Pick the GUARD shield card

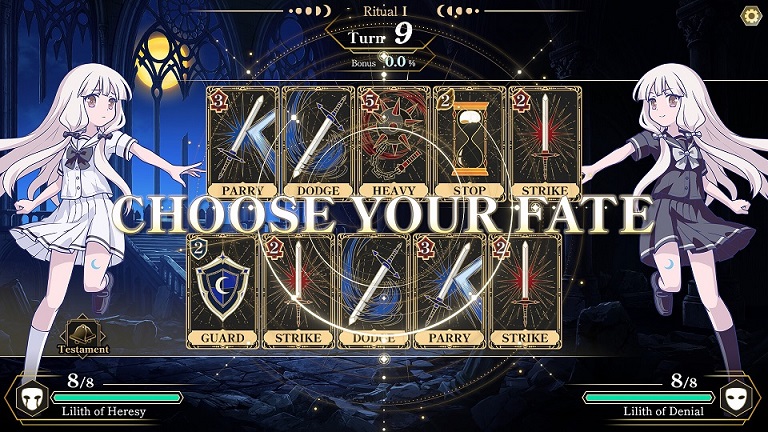click(222, 290)
